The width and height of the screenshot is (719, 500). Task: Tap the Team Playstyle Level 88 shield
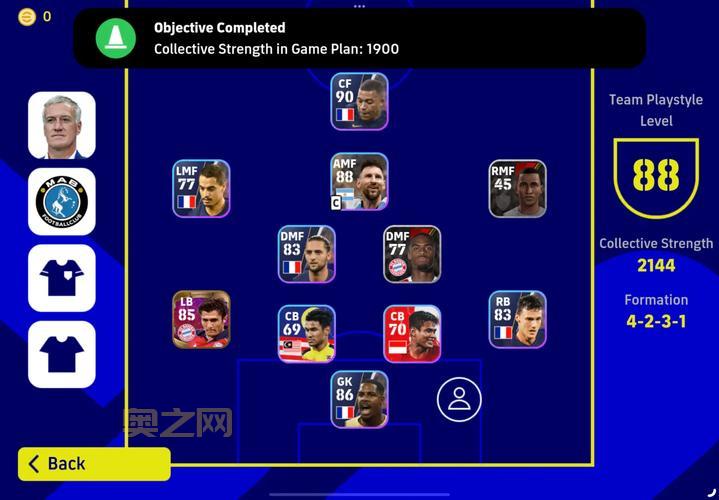point(656,177)
